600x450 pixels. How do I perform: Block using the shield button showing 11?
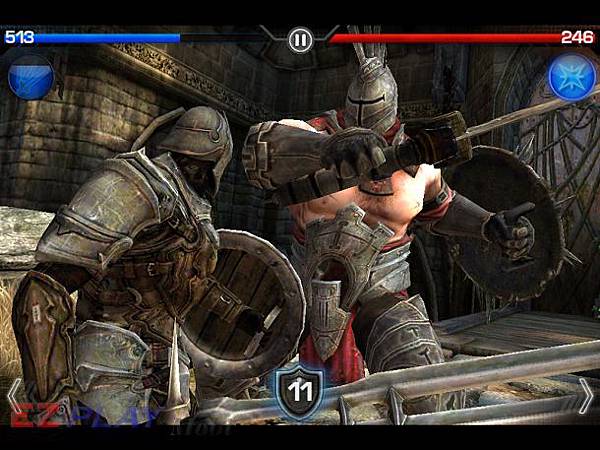point(300,390)
